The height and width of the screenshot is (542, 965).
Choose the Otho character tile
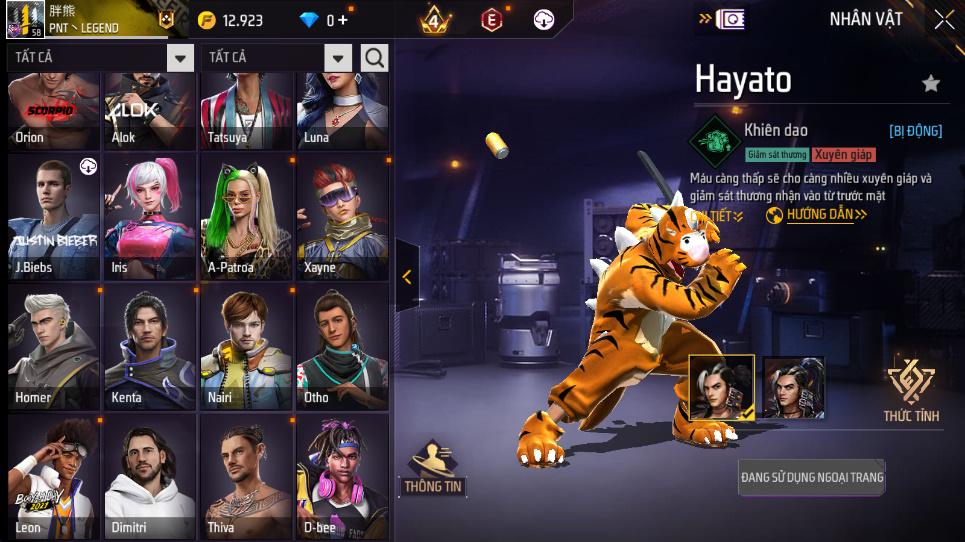tap(342, 346)
